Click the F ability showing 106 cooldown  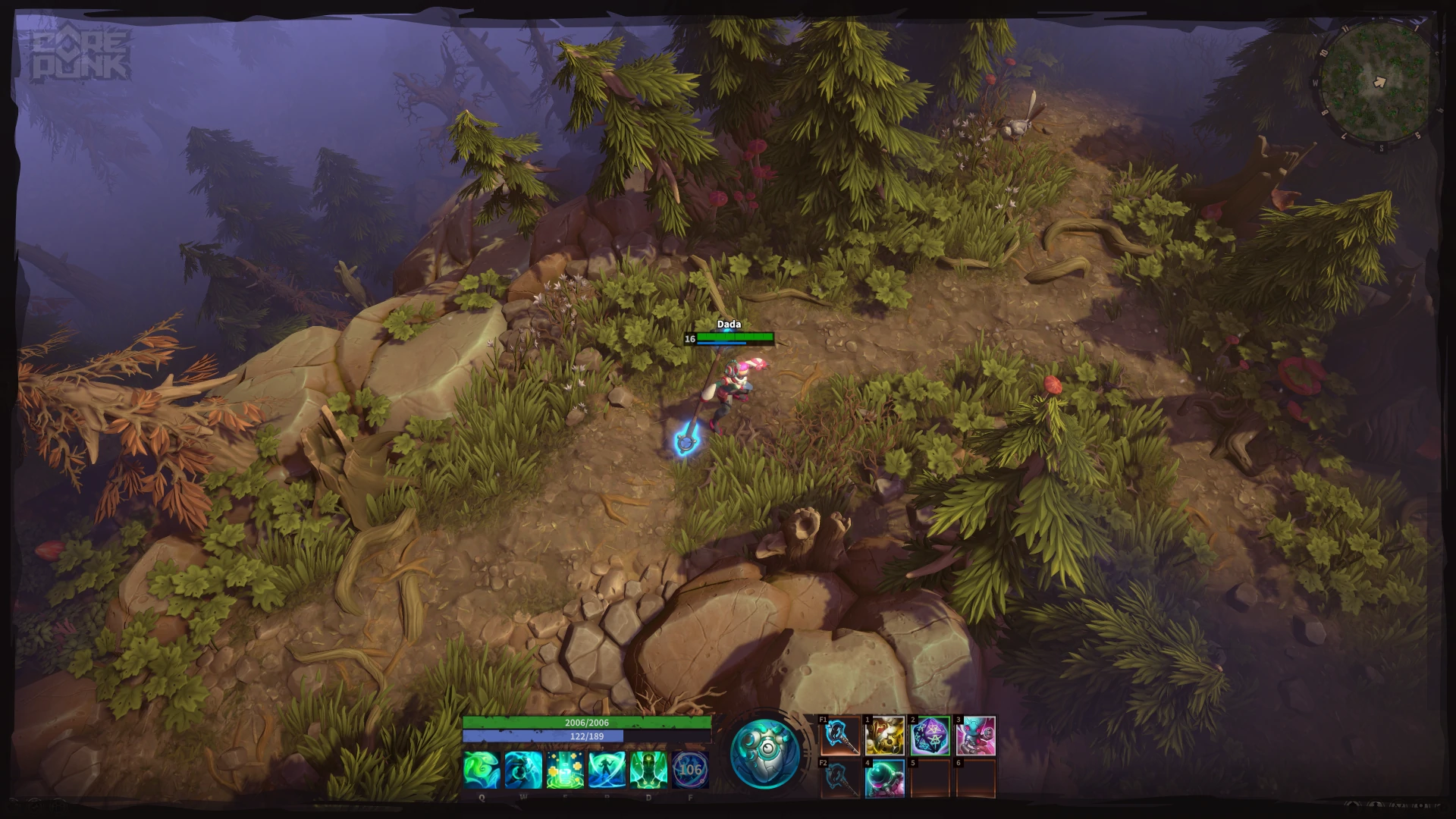tap(690, 770)
